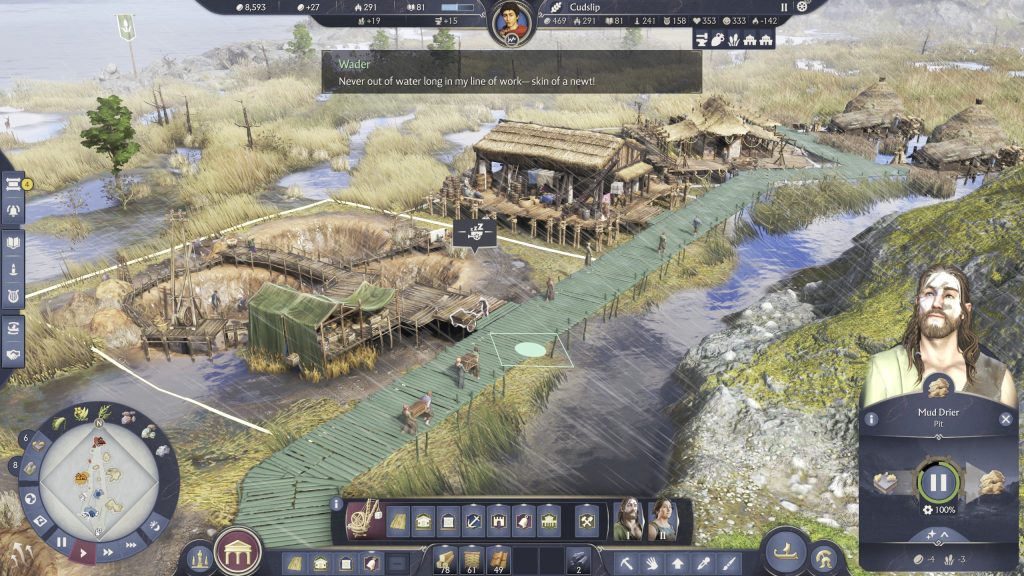Select the crane construction category icon

click(x=362, y=520)
